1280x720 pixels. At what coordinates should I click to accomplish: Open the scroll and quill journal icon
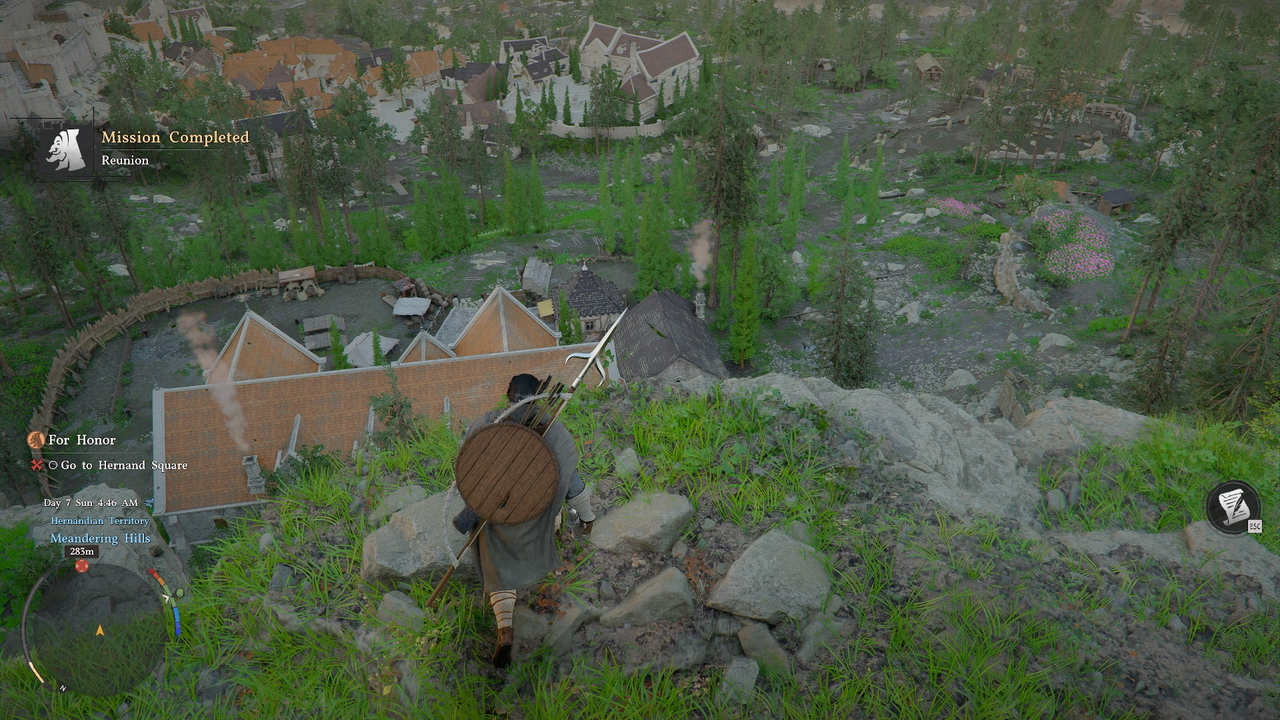pyautogui.click(x=1232, y=506)
